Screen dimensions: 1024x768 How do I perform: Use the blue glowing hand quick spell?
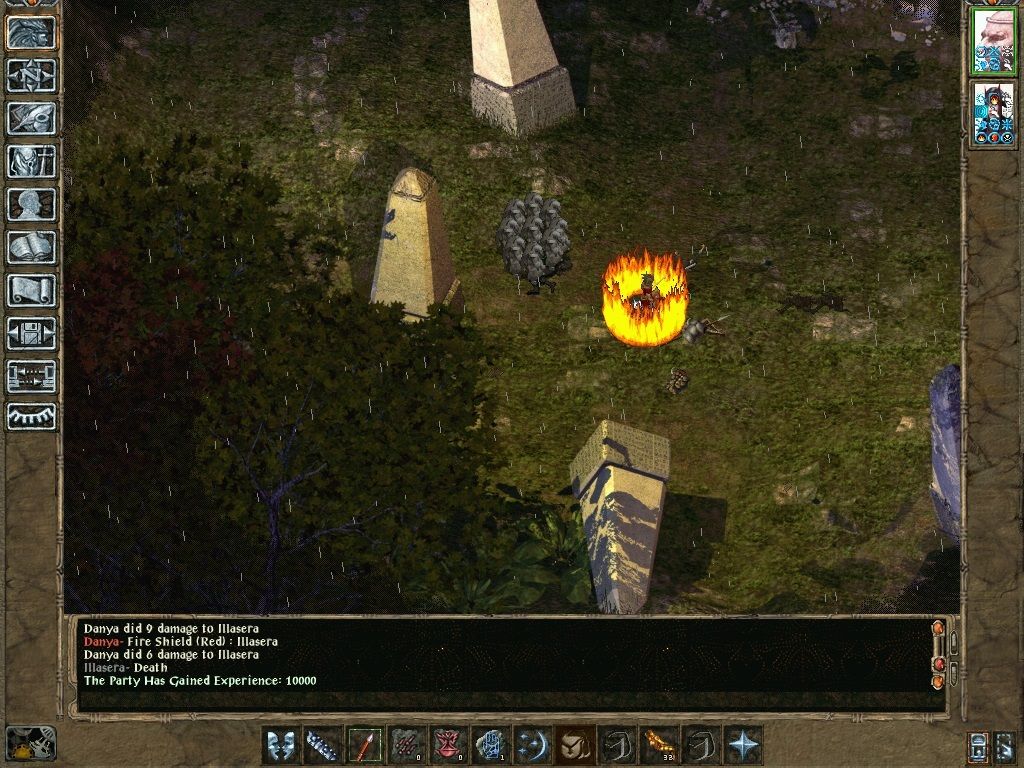point(491,745)
